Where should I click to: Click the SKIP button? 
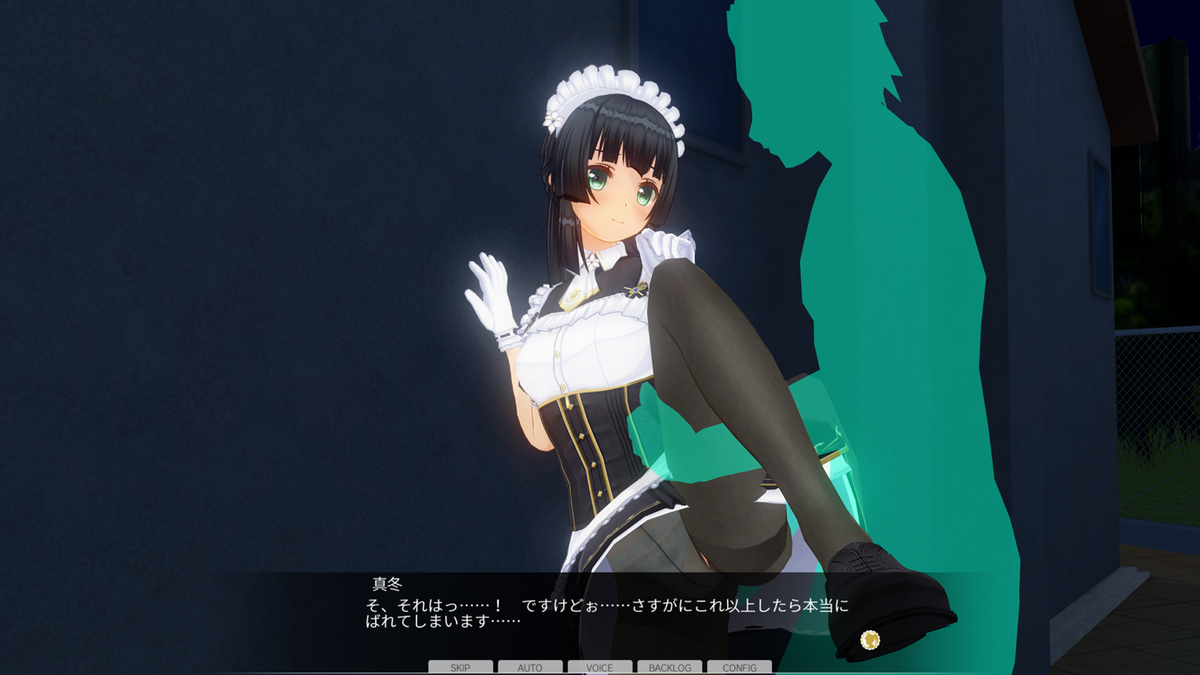(x=460, y=667)
